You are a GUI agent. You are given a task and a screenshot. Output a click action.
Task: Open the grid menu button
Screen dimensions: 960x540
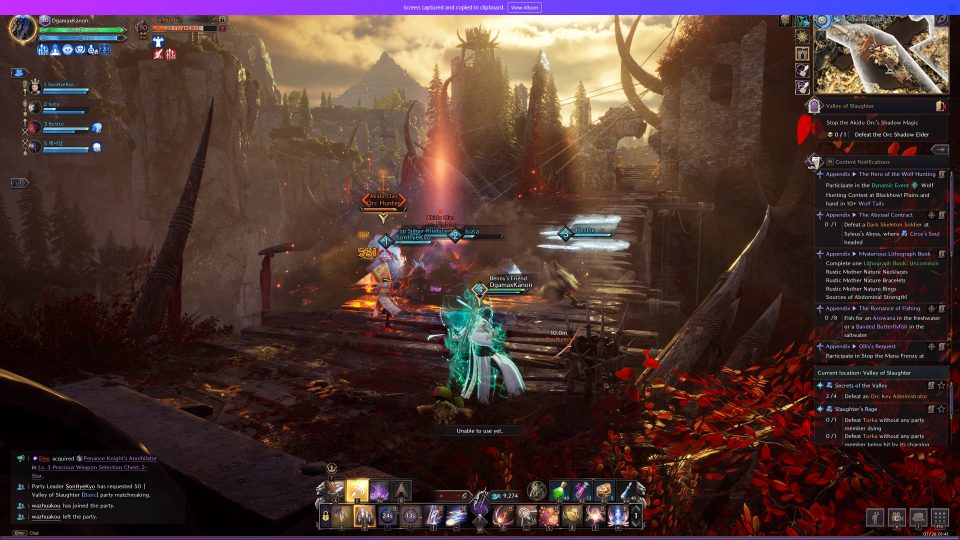(x=940, y=517)
